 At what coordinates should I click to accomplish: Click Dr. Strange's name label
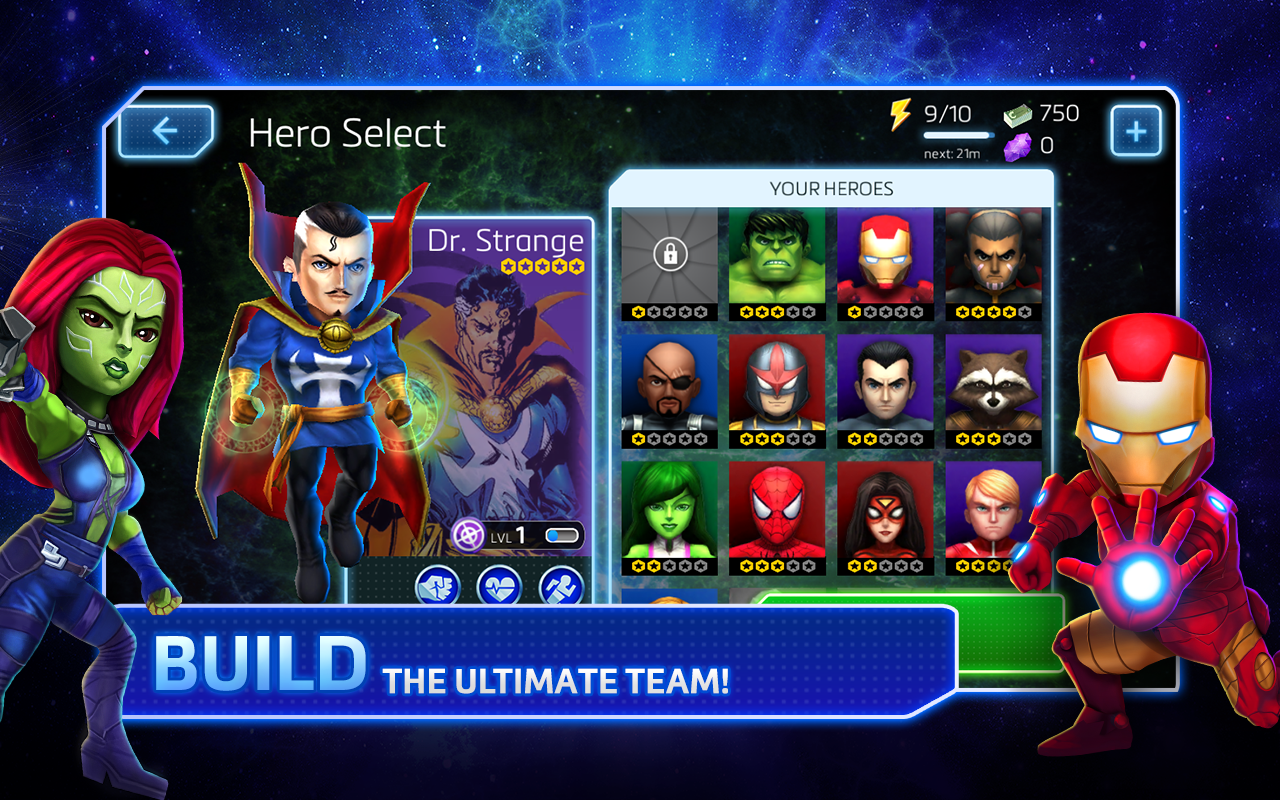coord(509,240)
